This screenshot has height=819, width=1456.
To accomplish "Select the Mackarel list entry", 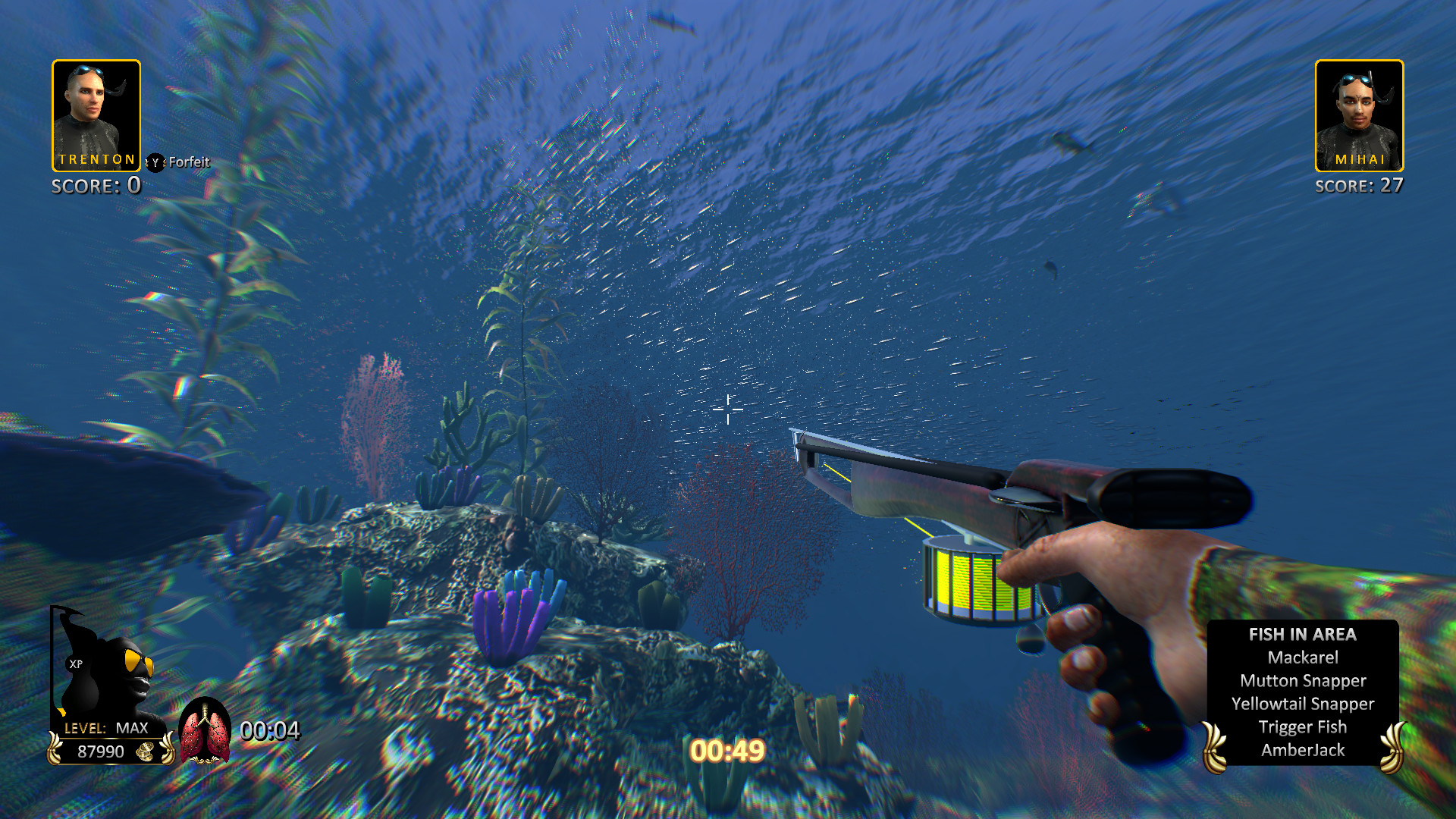I will click(1302, 658).
